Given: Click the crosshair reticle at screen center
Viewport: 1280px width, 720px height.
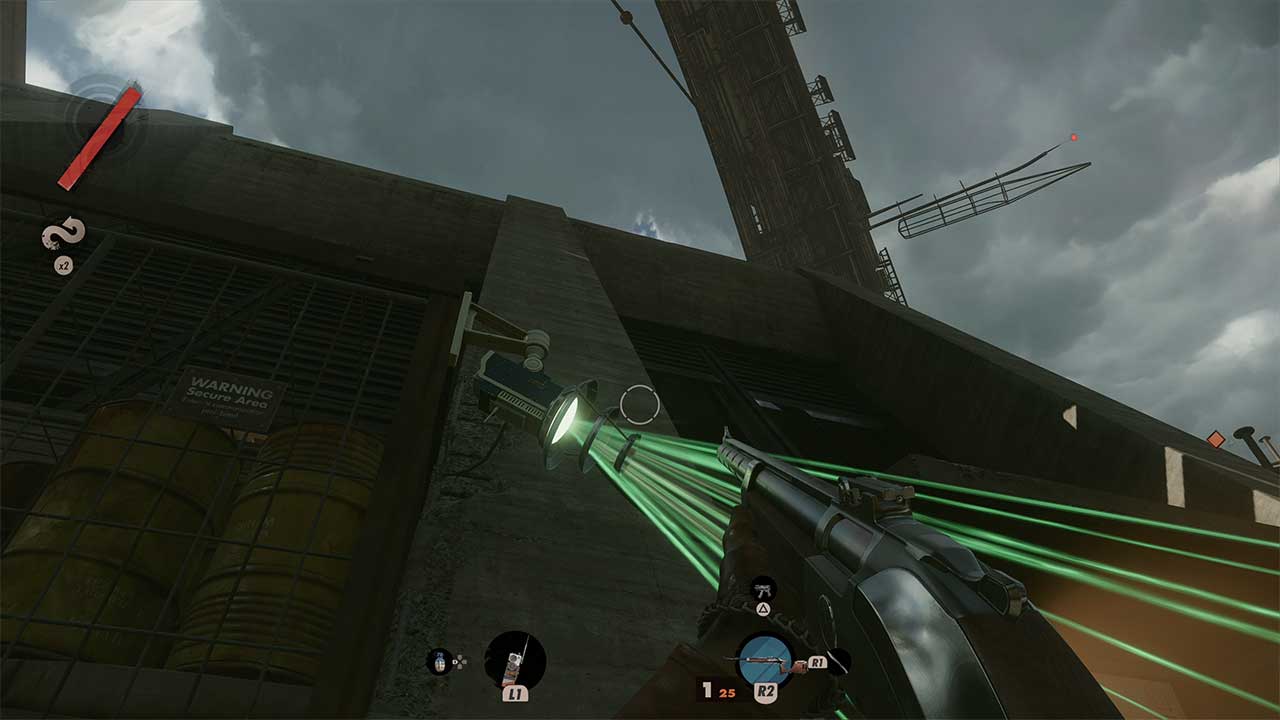Looking at the screenshot, I should [641, 404].
